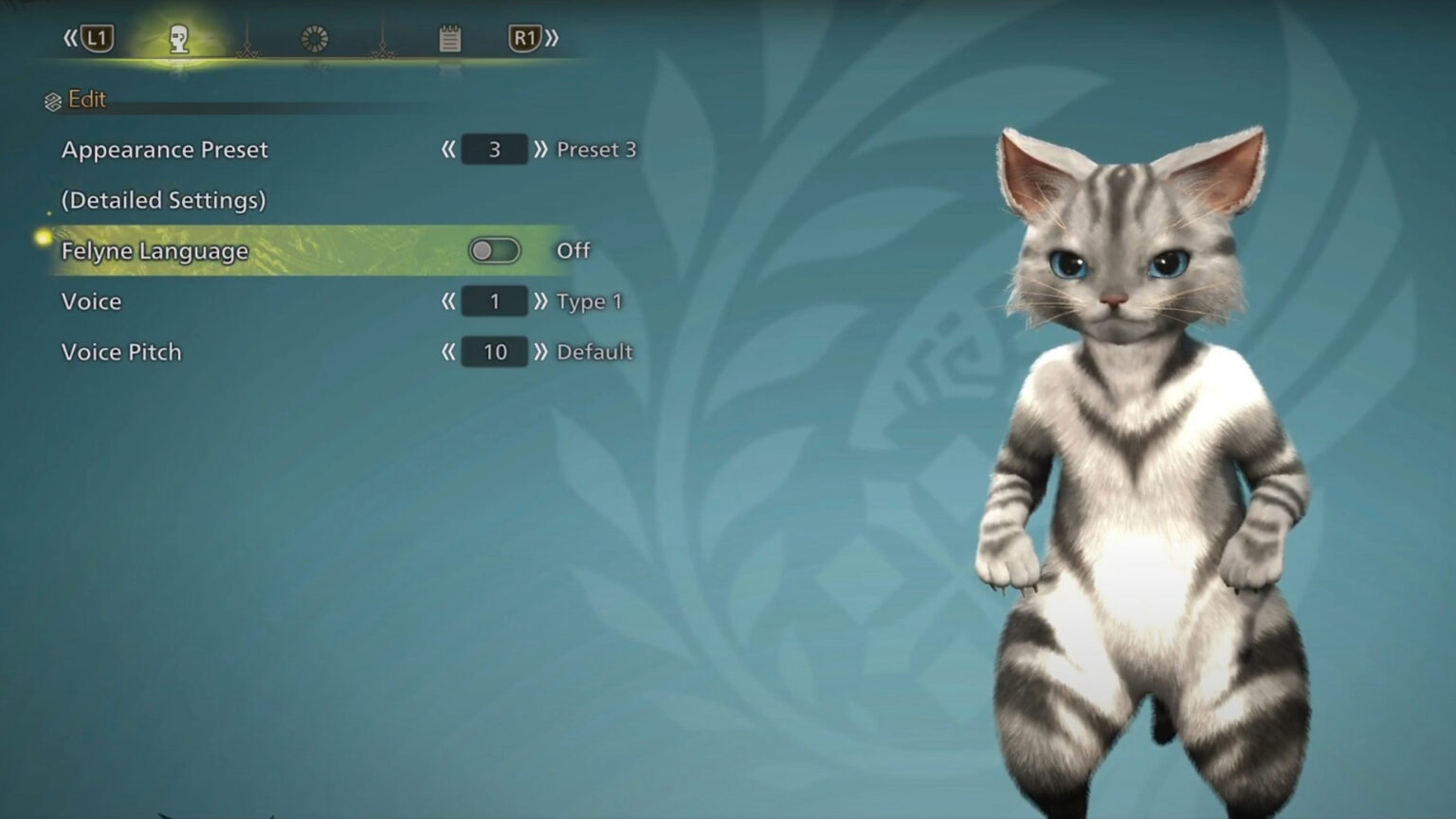Click the Off label next to Felyne Language

pyautogui.click(x=573, y=250)
